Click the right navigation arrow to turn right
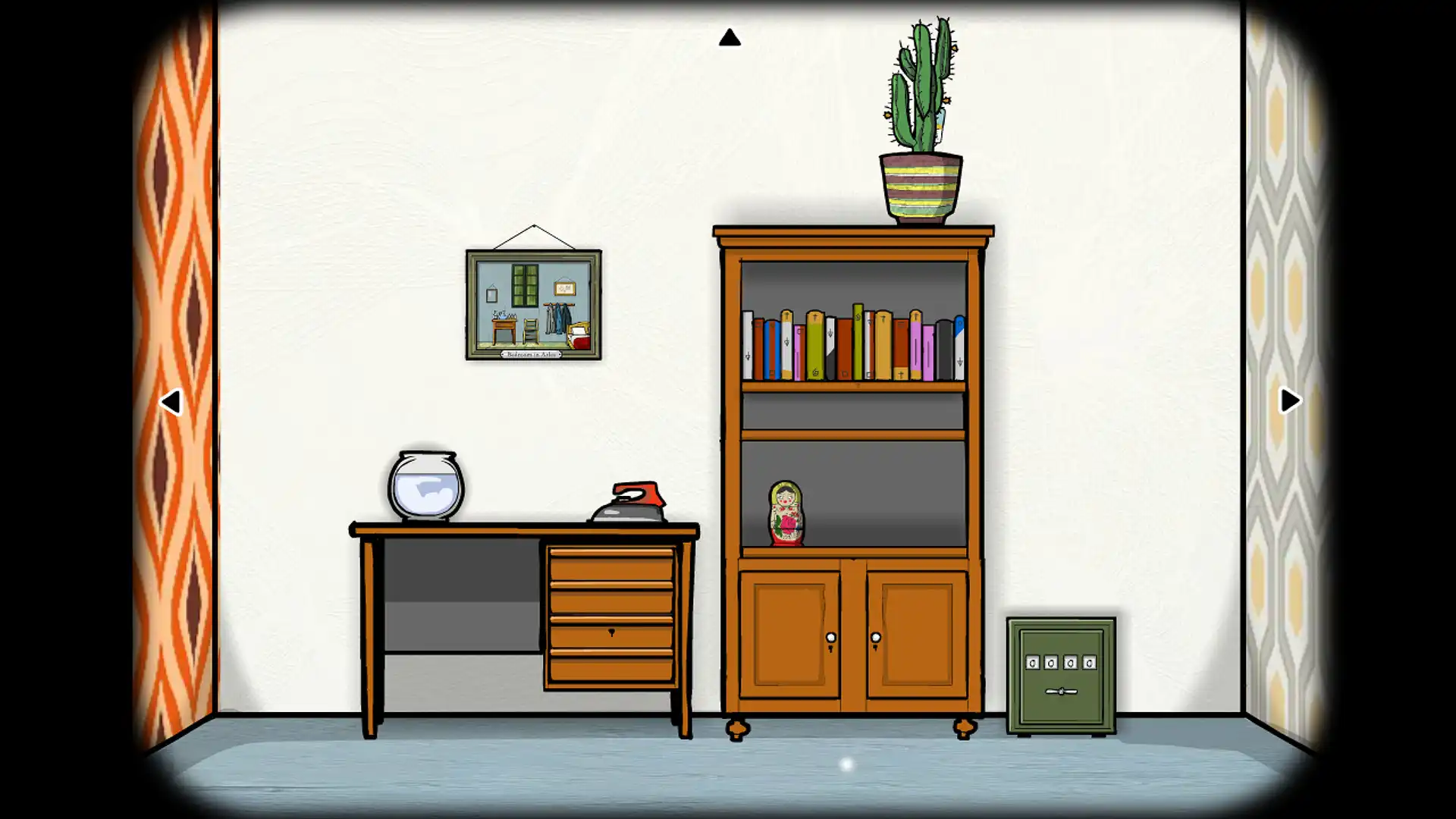Image resolution: width=1456 pixels, height=819 pixels. pos(1288,400)
